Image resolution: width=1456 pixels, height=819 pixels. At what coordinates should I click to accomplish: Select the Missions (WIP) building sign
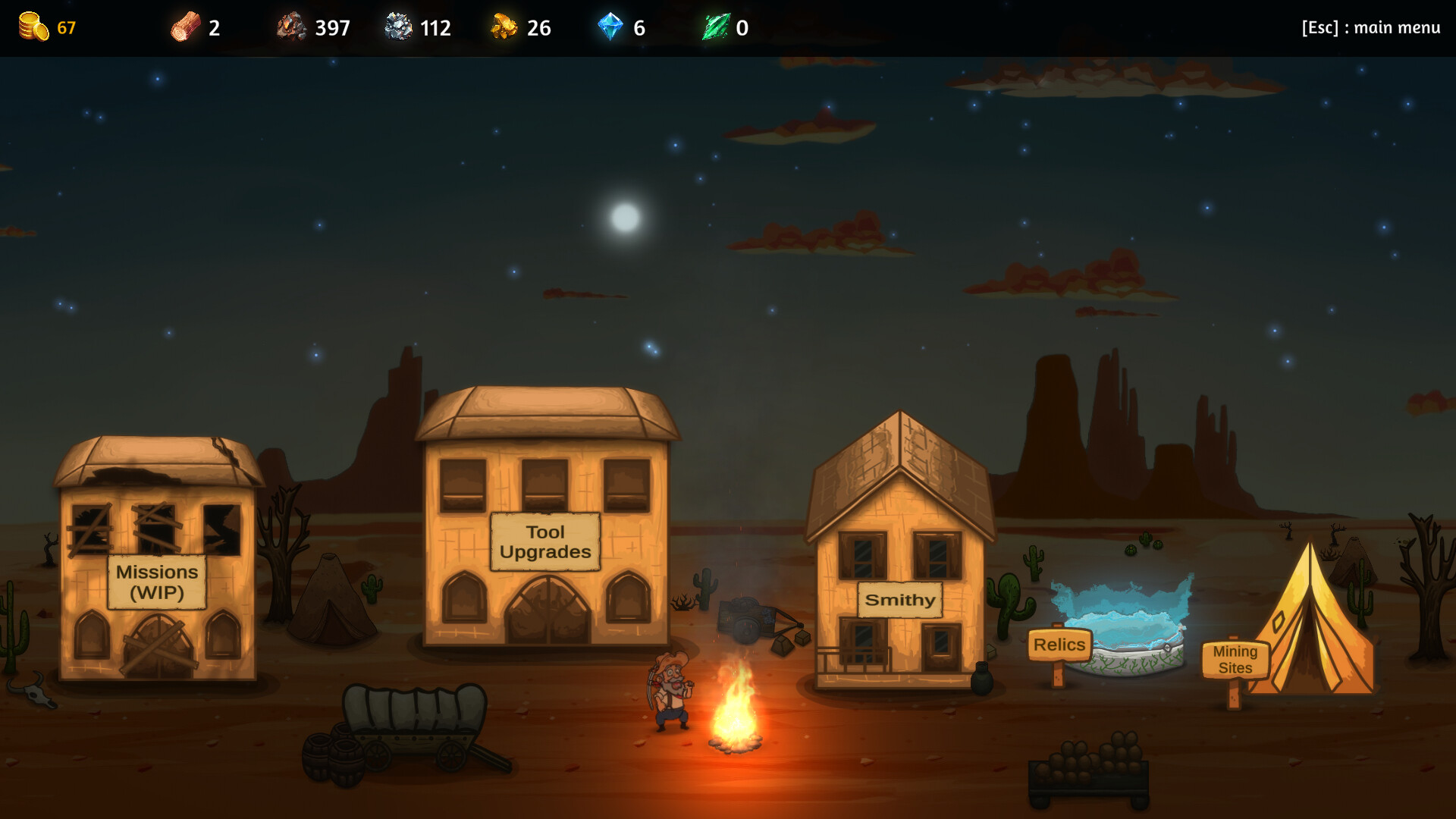[x=157, y=582]
